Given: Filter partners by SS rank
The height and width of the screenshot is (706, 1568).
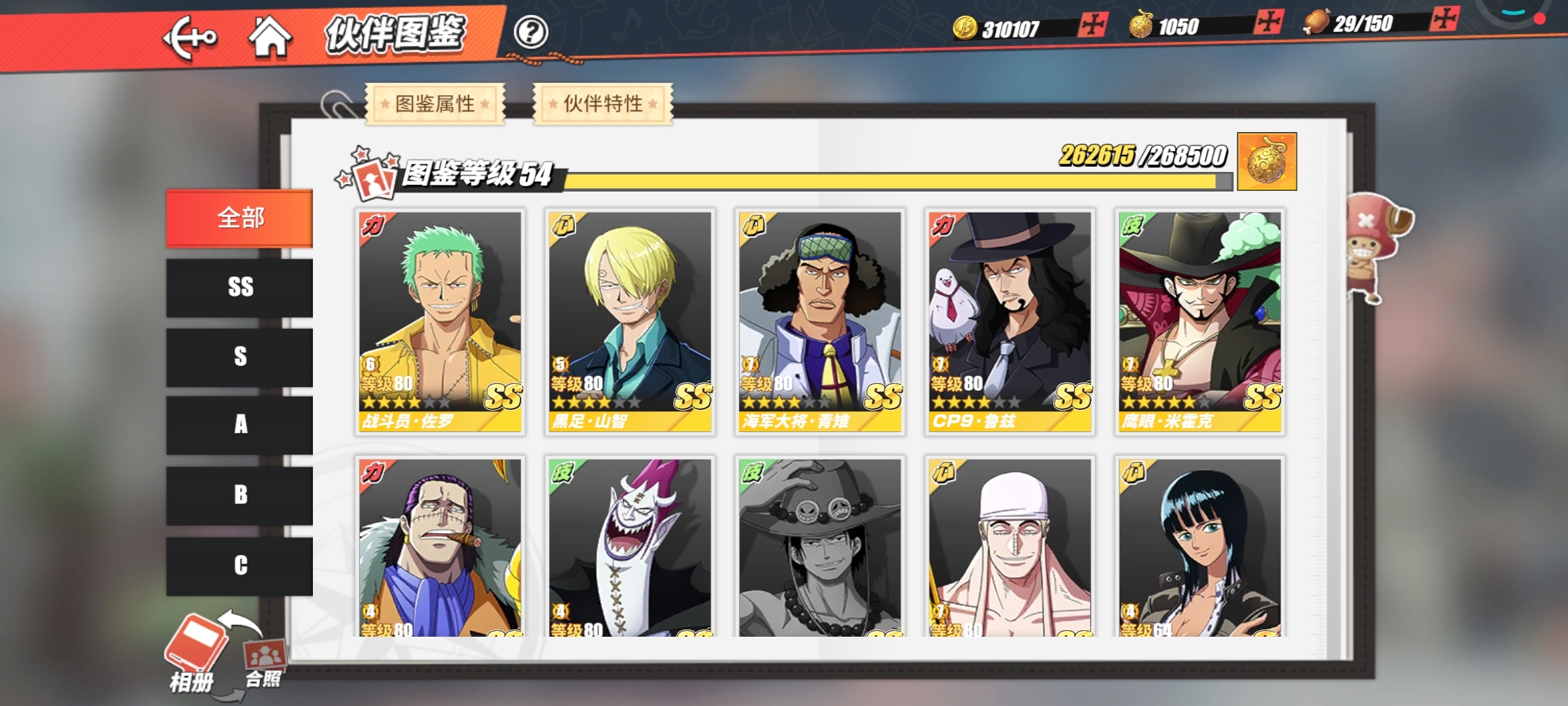Looking at the screenshot, I should (240, 288).
